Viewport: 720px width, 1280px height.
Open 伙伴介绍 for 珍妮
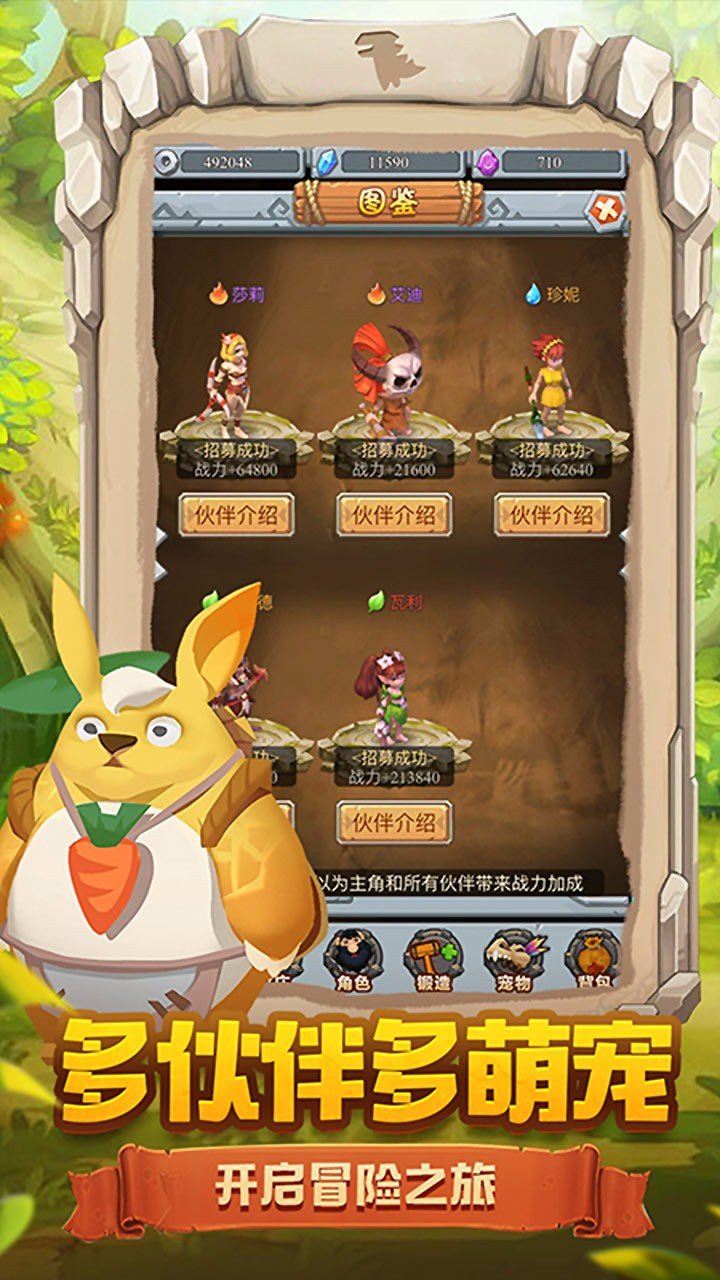coord(552,515)
